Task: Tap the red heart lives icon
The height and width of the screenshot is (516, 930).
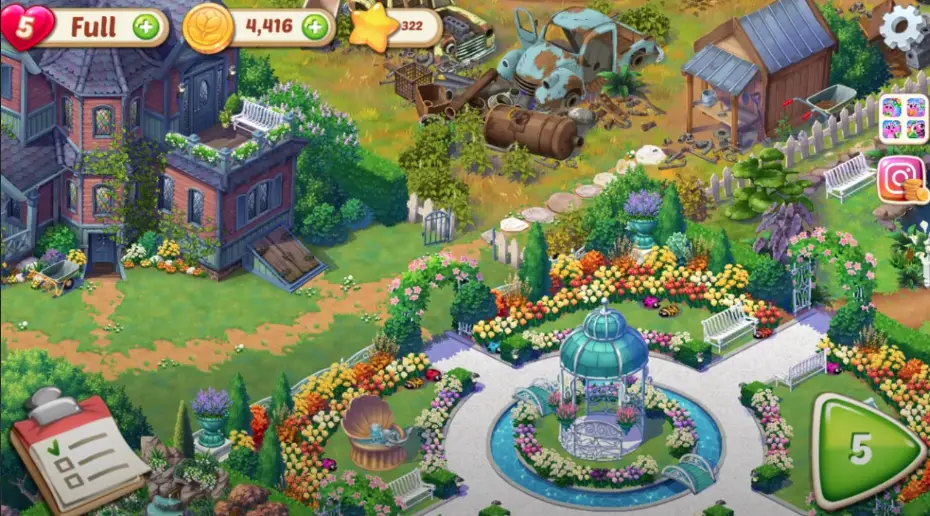Action: [26, 26]
